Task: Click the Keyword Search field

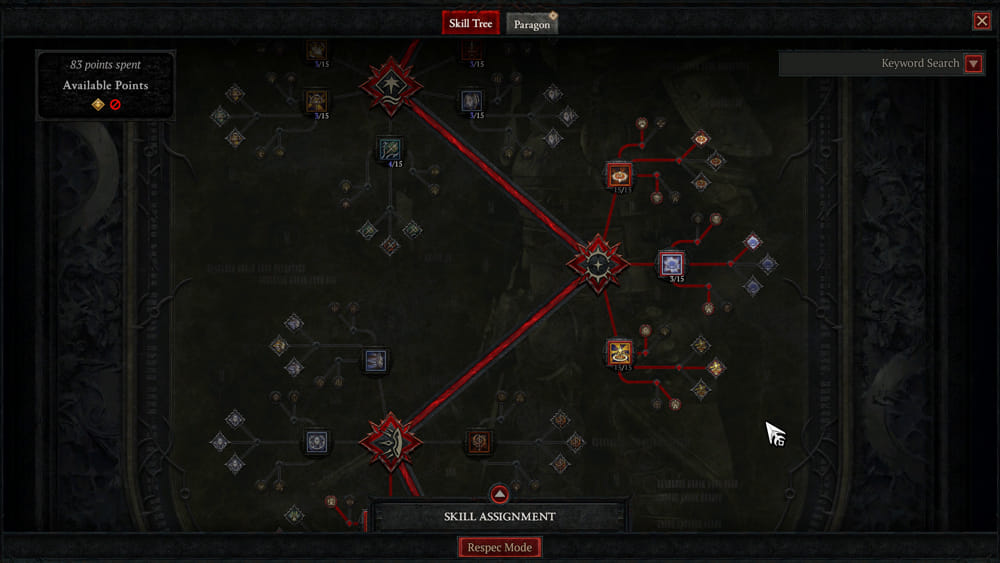Action: click(x=870, y=64)
